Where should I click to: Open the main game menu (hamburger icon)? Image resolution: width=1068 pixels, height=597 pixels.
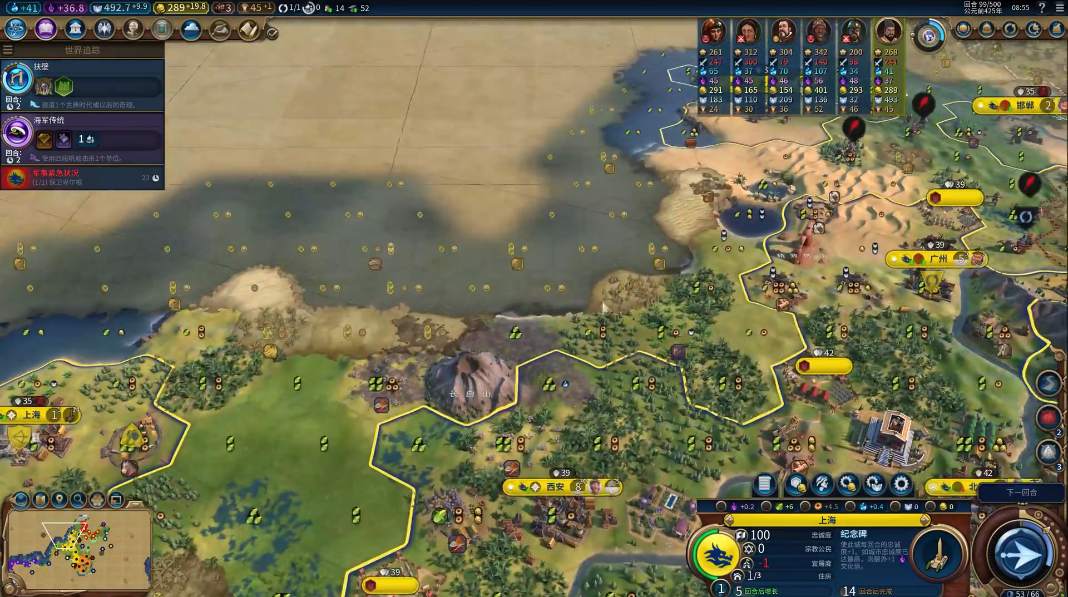1059,8
